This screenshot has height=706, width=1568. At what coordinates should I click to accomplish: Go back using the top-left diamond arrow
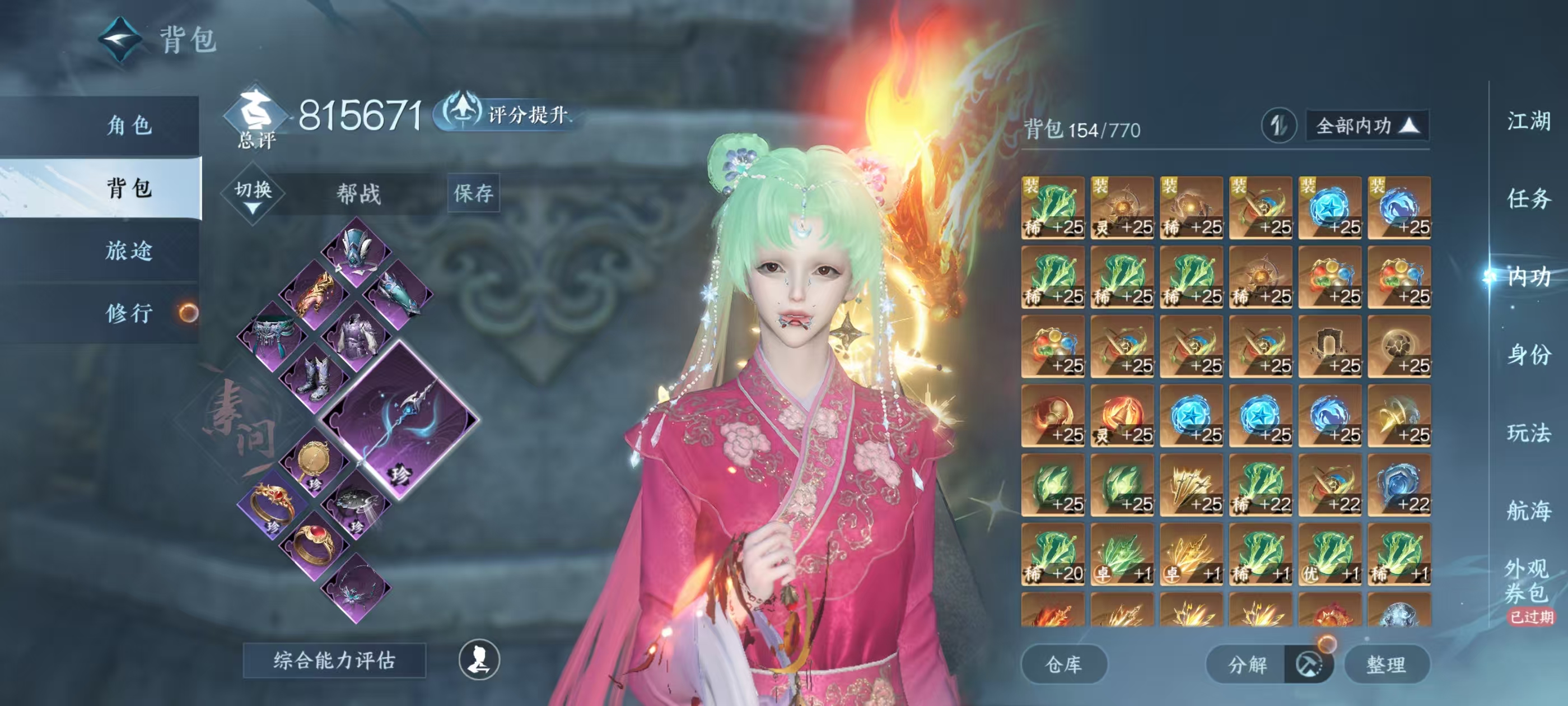click(x=120, y=40)
